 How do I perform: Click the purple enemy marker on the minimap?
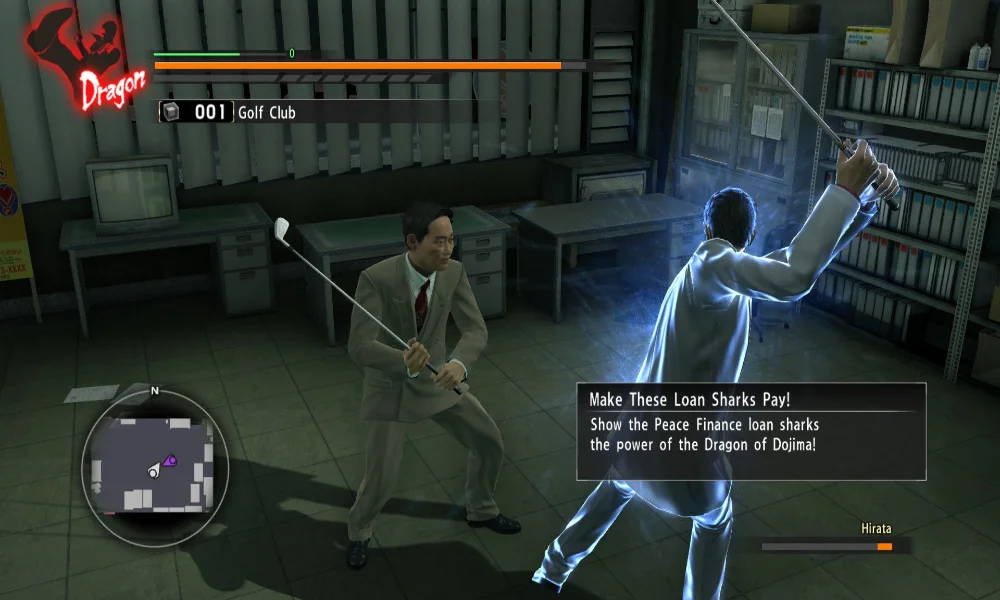point(169,460)
